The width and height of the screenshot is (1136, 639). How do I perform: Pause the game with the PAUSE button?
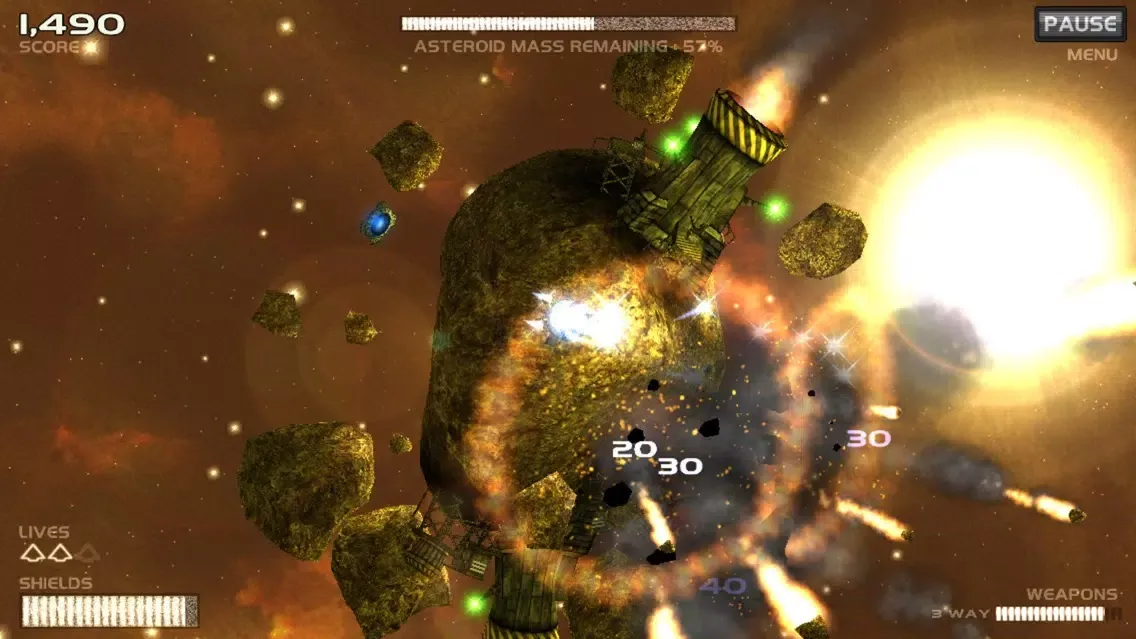tap(1079, 24)
